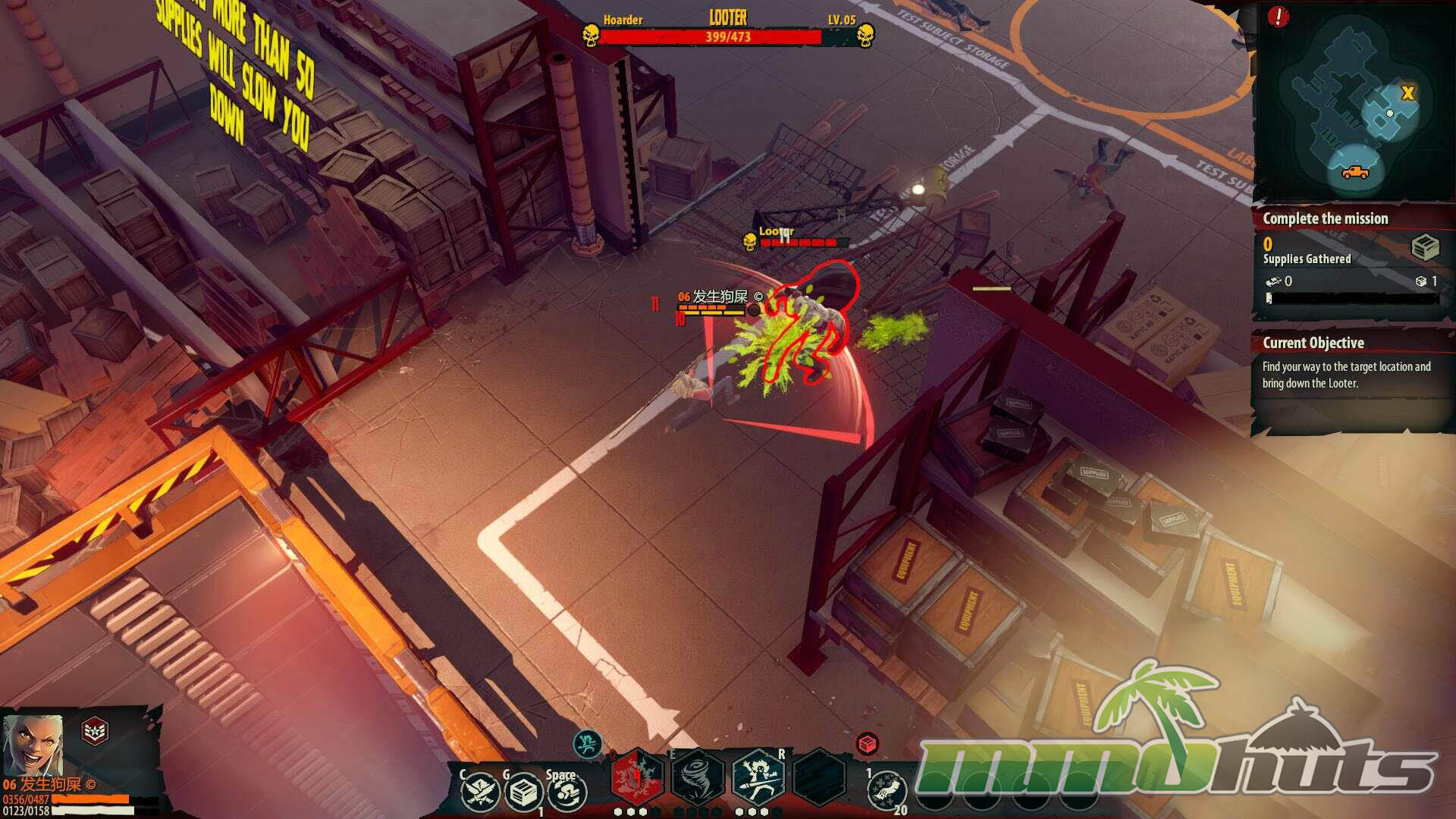Trigger the dodge roll ability
This screenshot has height=819, width=1456.
[566, 792]
